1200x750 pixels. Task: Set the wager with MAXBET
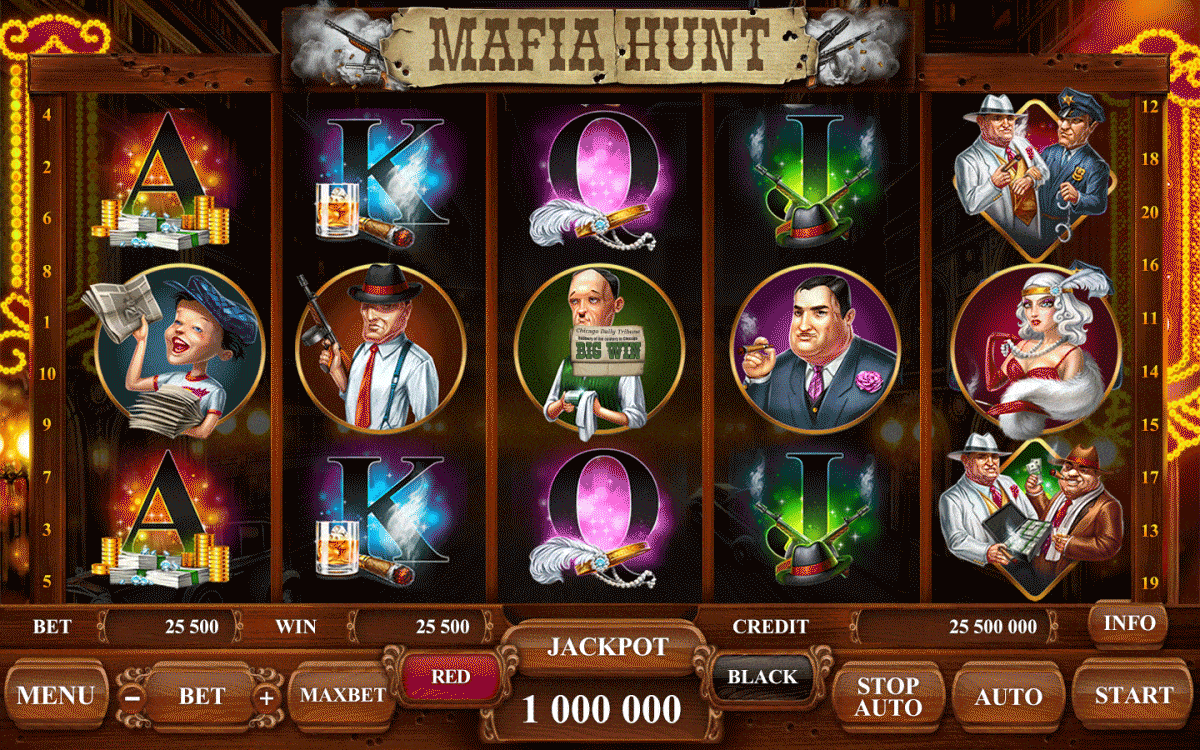[x=343, y=695]
